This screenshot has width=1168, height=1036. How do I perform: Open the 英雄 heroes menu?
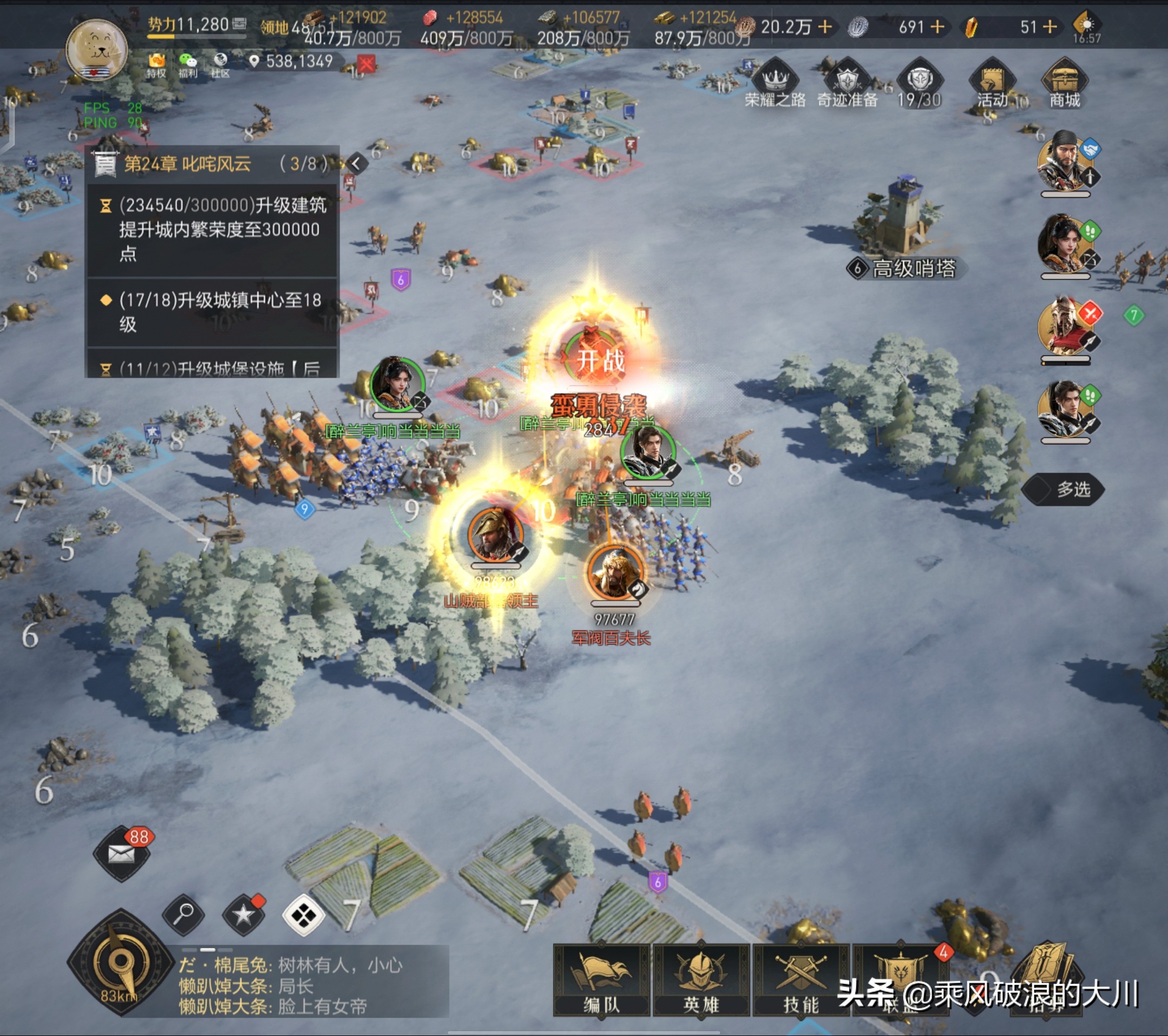click(x=701, y=980)
